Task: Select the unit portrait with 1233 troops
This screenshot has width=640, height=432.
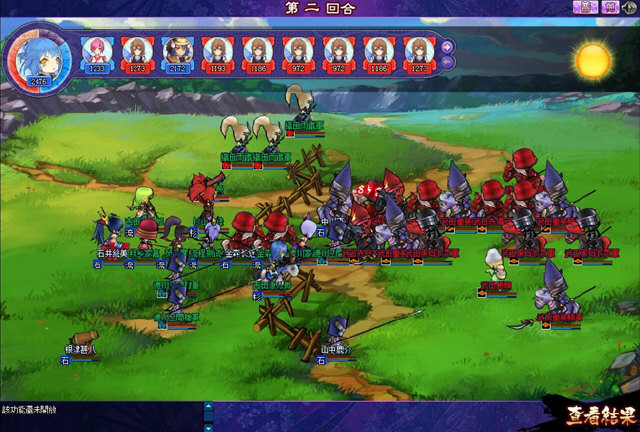Action: pyautogui.click(x=97, y=51)
